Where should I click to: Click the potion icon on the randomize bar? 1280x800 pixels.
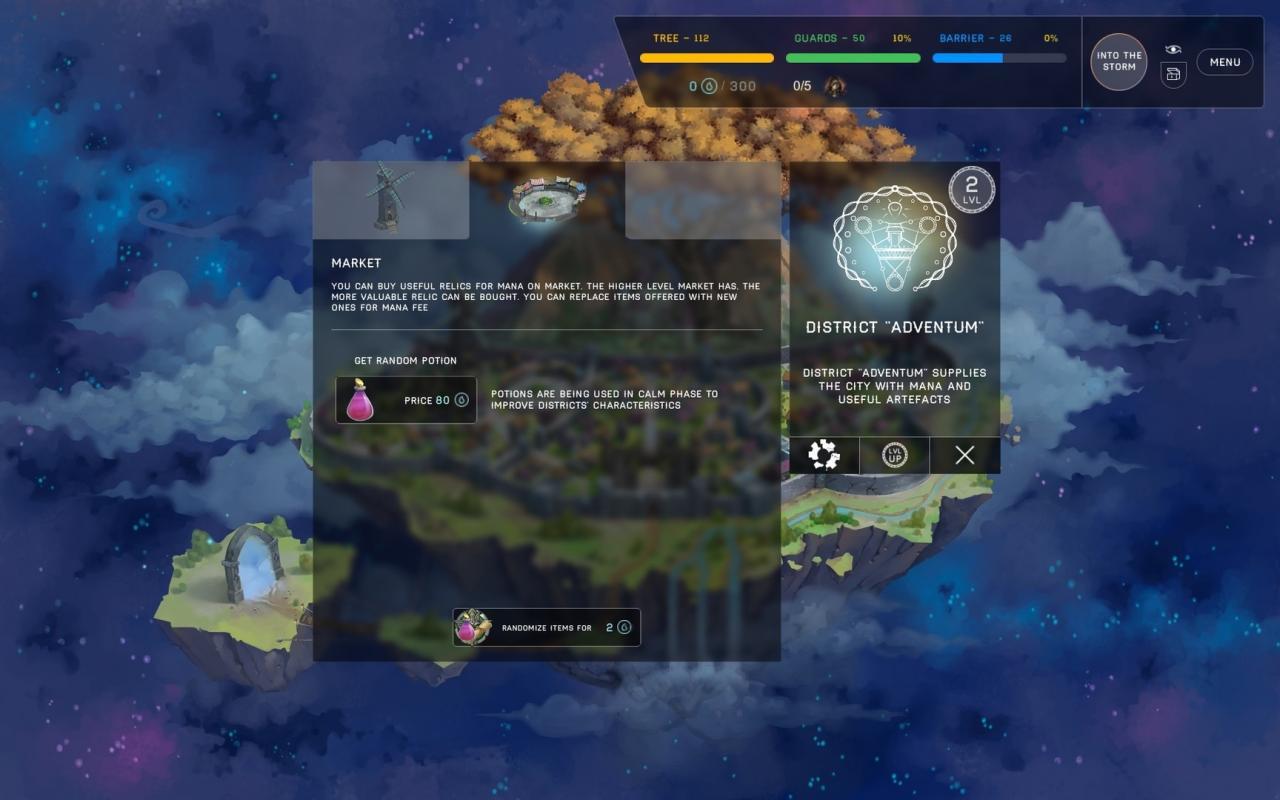point(470,627)
